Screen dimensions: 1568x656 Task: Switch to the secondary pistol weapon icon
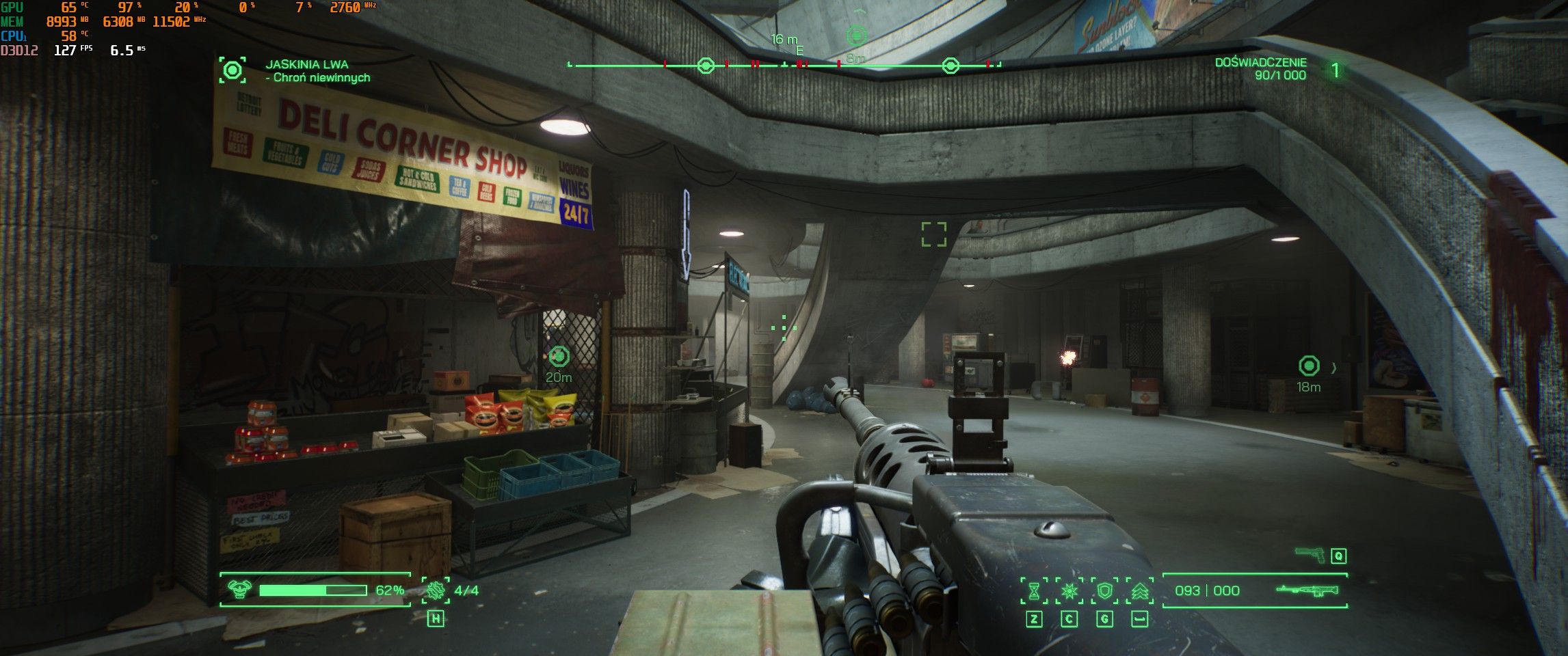click(x=1310, y=555)
